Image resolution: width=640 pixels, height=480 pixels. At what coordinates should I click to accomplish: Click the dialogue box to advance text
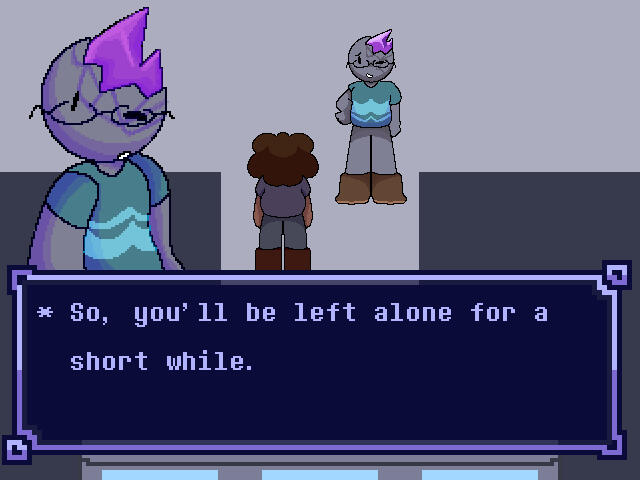click(x=319, y=362)
